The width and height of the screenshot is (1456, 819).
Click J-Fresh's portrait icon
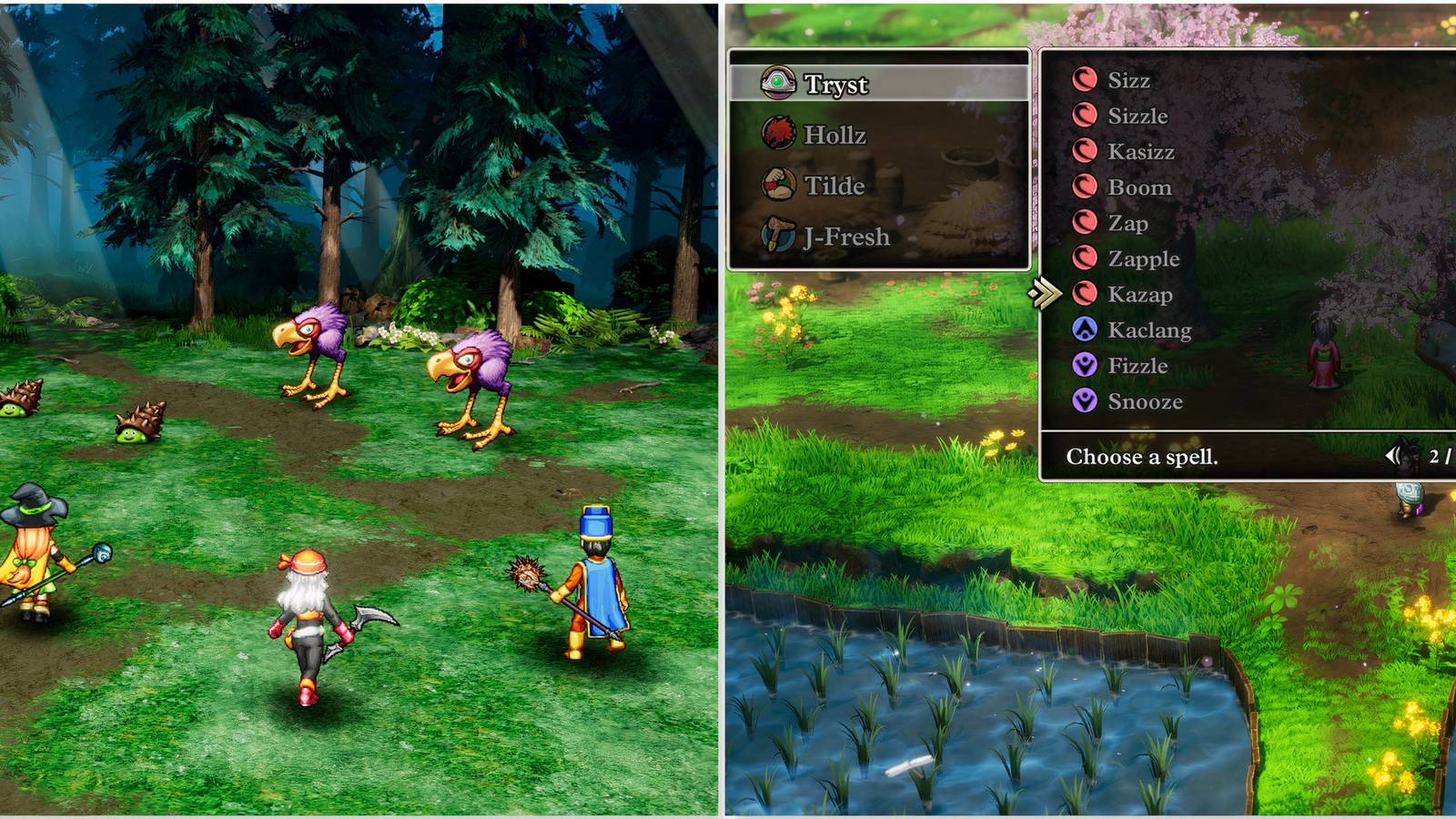click(780, 235)
